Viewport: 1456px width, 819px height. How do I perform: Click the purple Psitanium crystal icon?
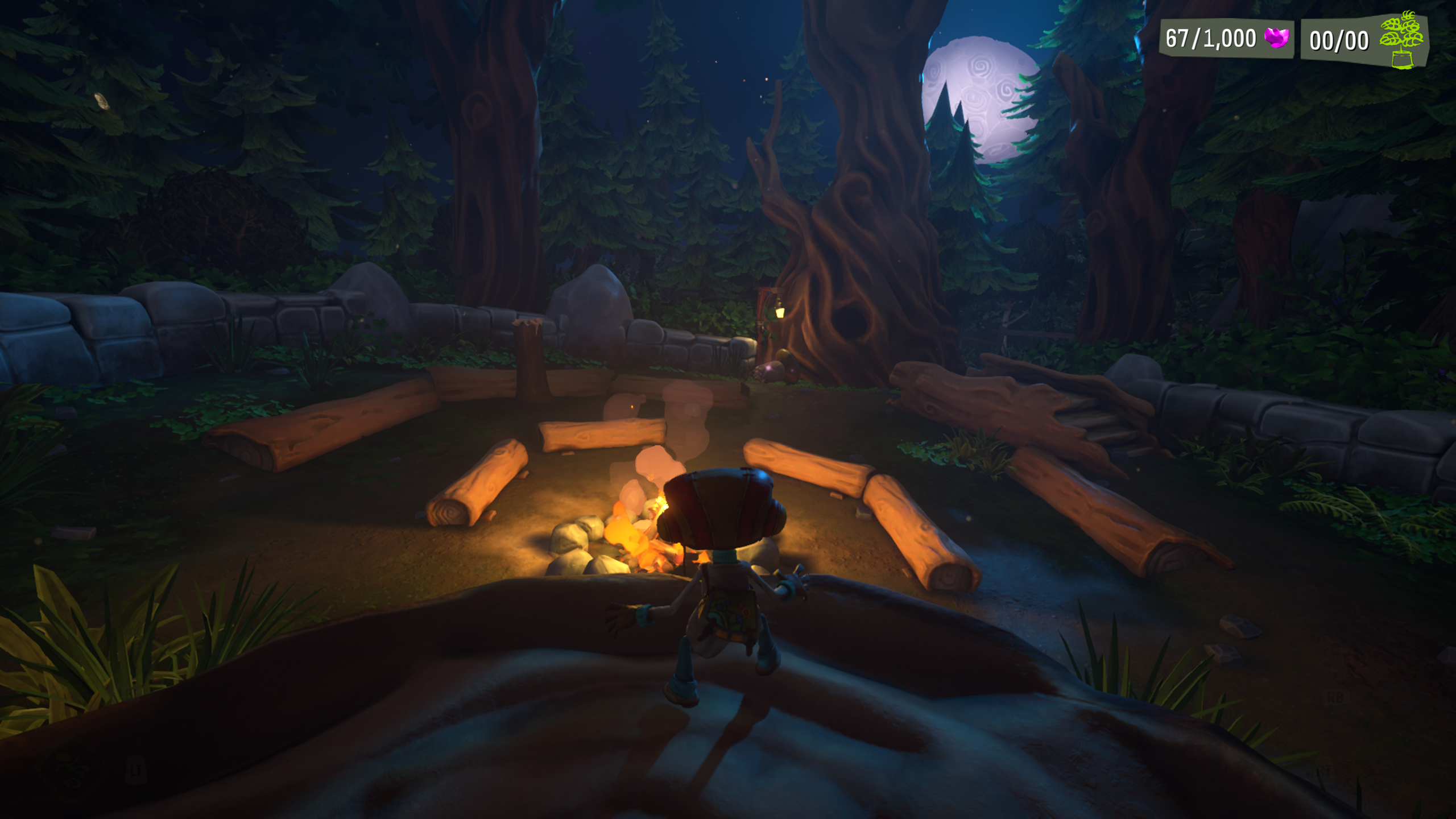click(1276, 39)
